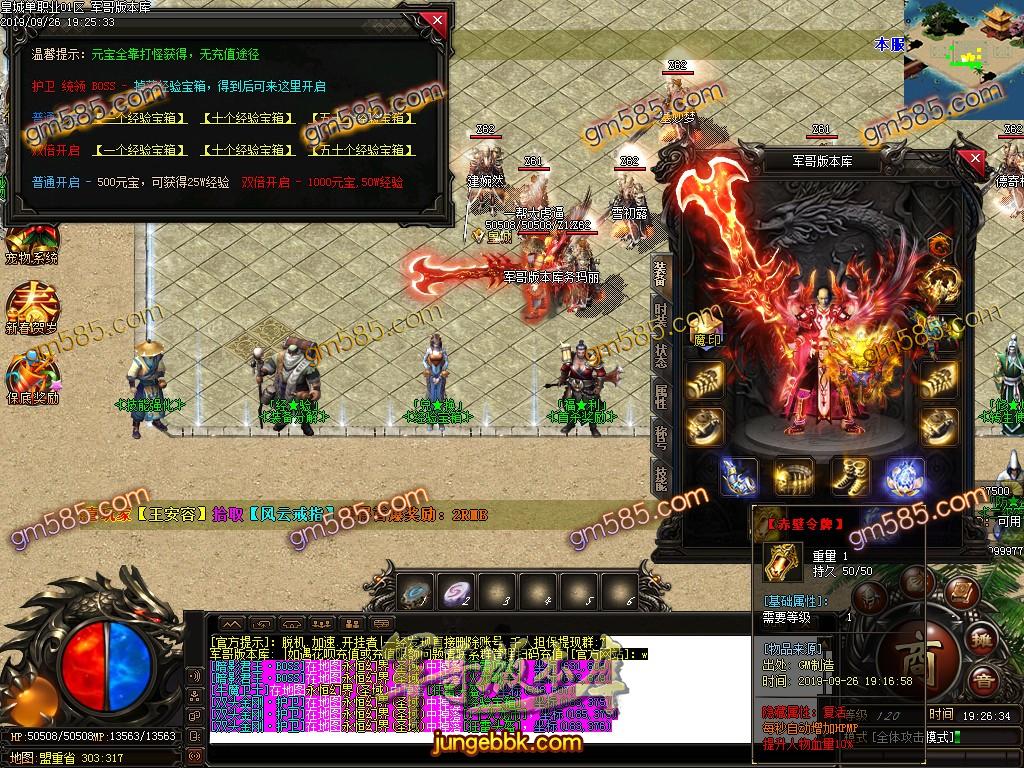This screenshot has width=1024, height=768.
Task: Normal open ten experience chests link
Action: (x=248, y=118)
